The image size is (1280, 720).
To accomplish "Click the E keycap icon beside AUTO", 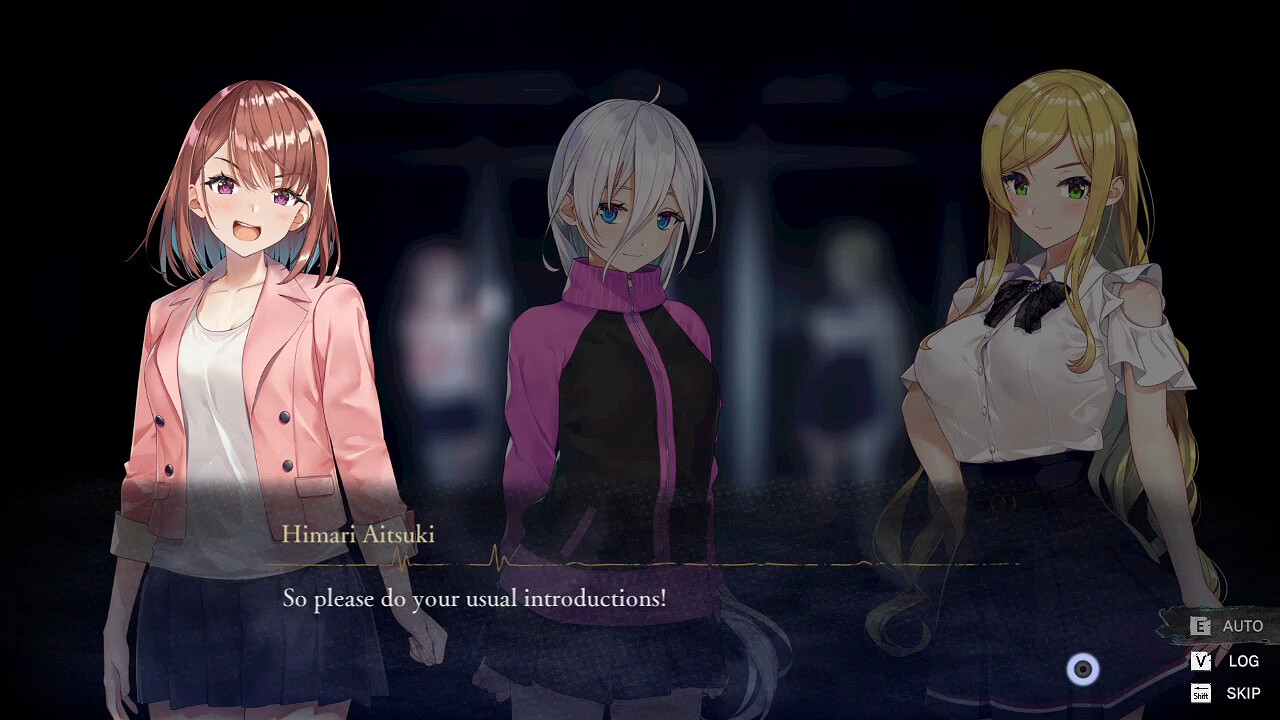I will pos(1198,626).
